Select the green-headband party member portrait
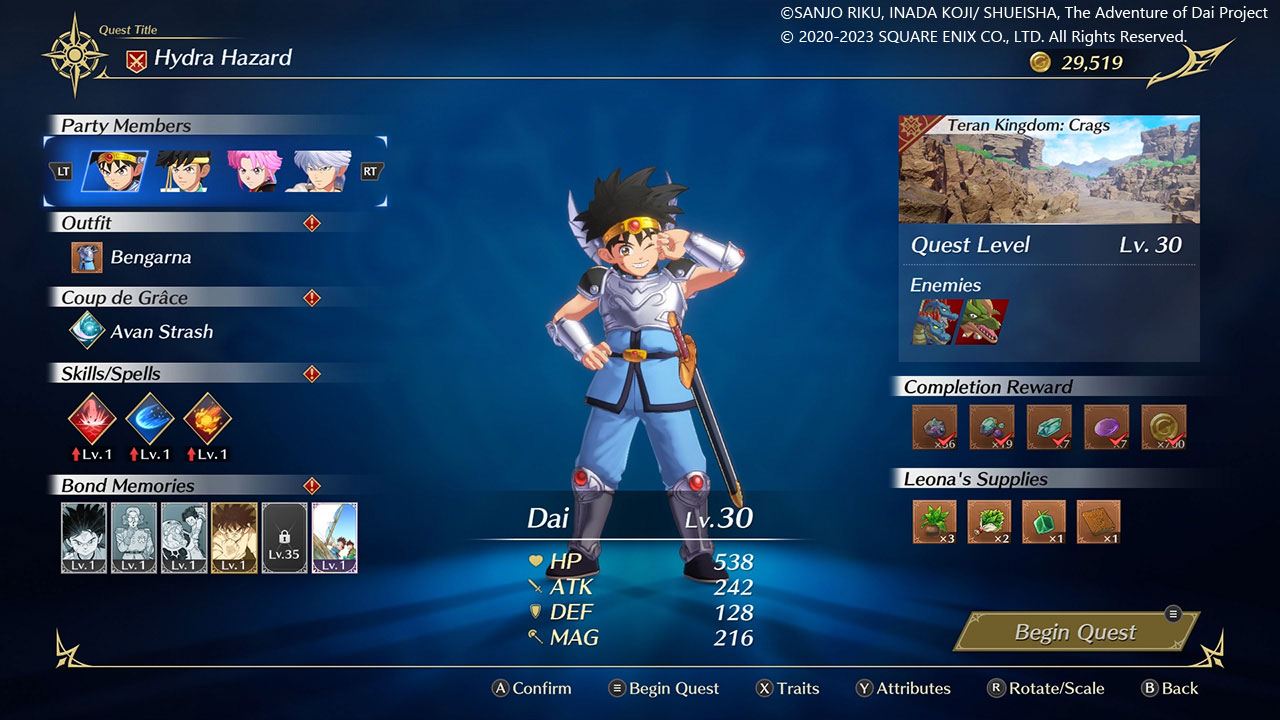The height and width of the screenshot is (720, 1280). tap(184, 171)
